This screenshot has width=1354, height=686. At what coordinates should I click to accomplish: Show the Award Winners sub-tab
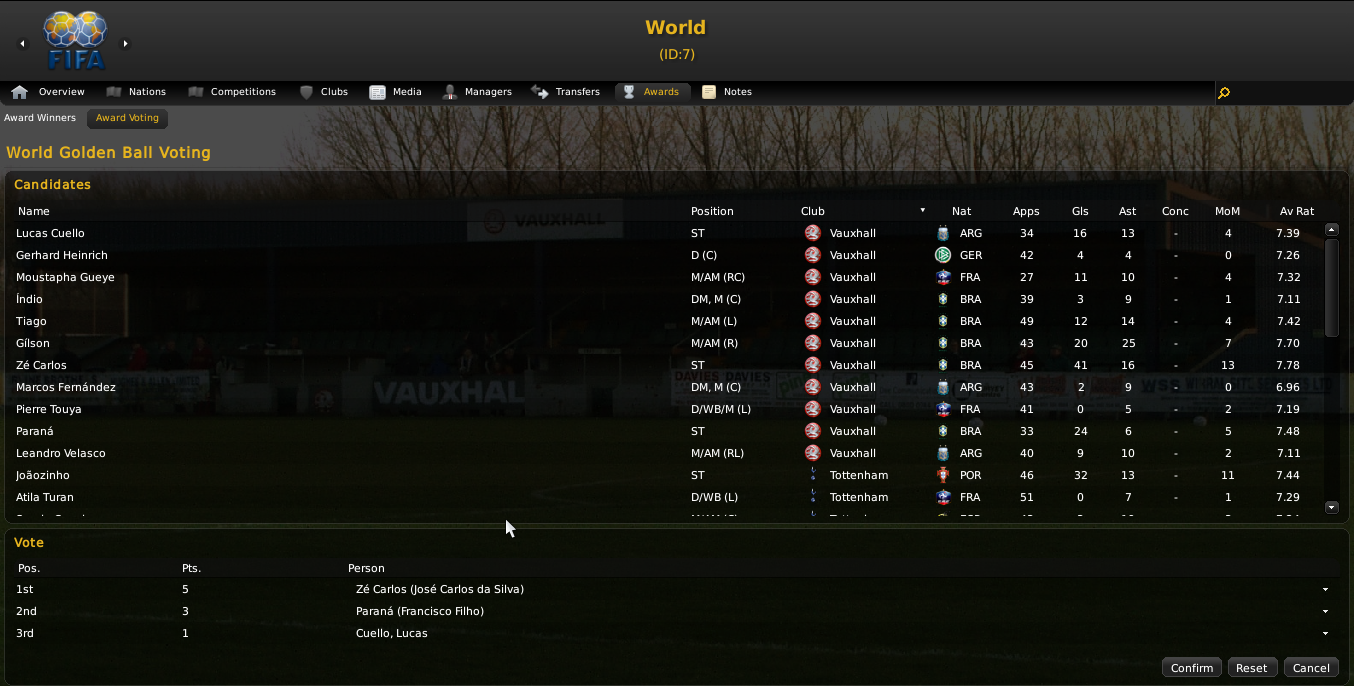tap(40, 118)
